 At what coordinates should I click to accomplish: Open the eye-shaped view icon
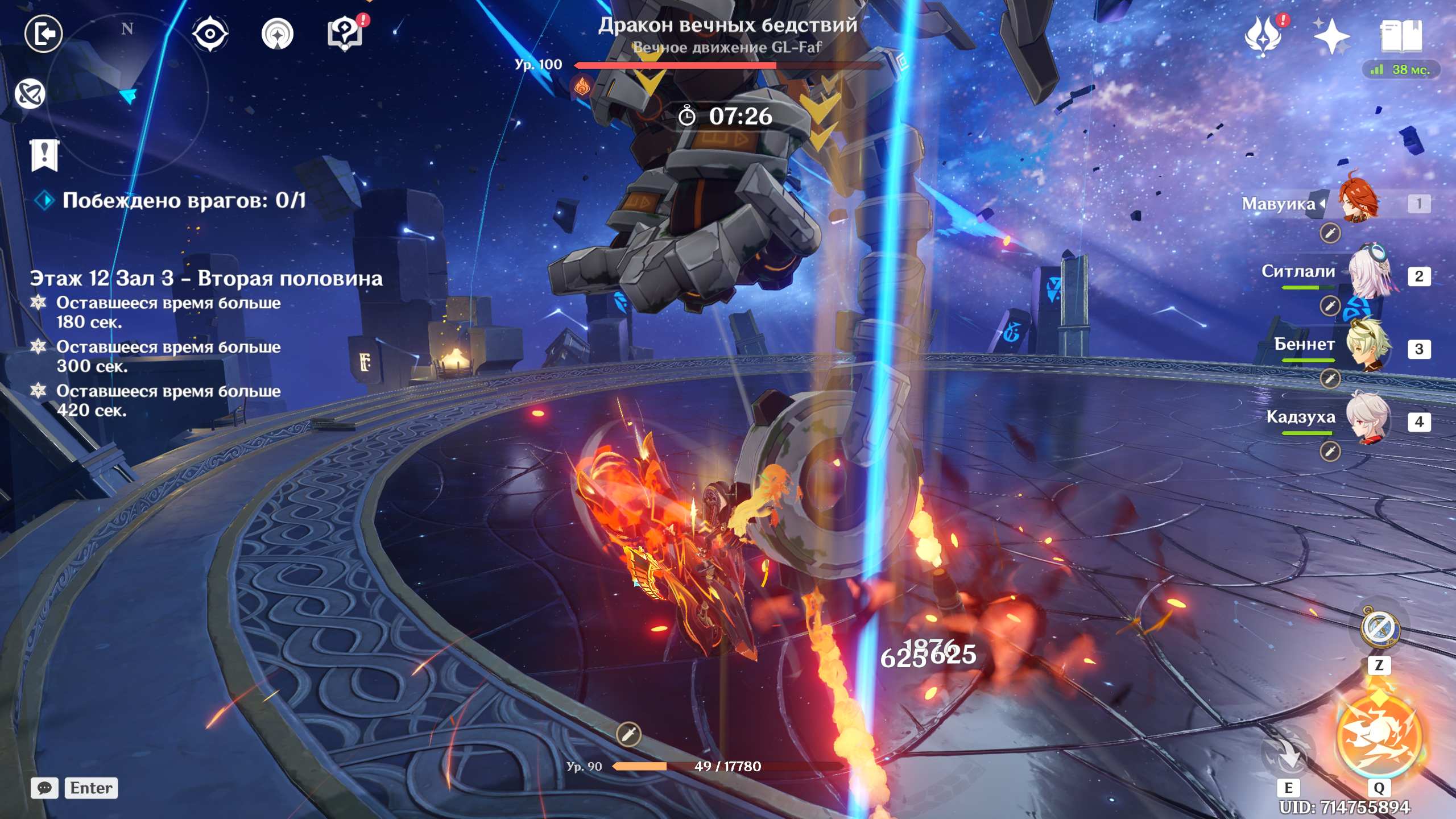tap(210, 34)
